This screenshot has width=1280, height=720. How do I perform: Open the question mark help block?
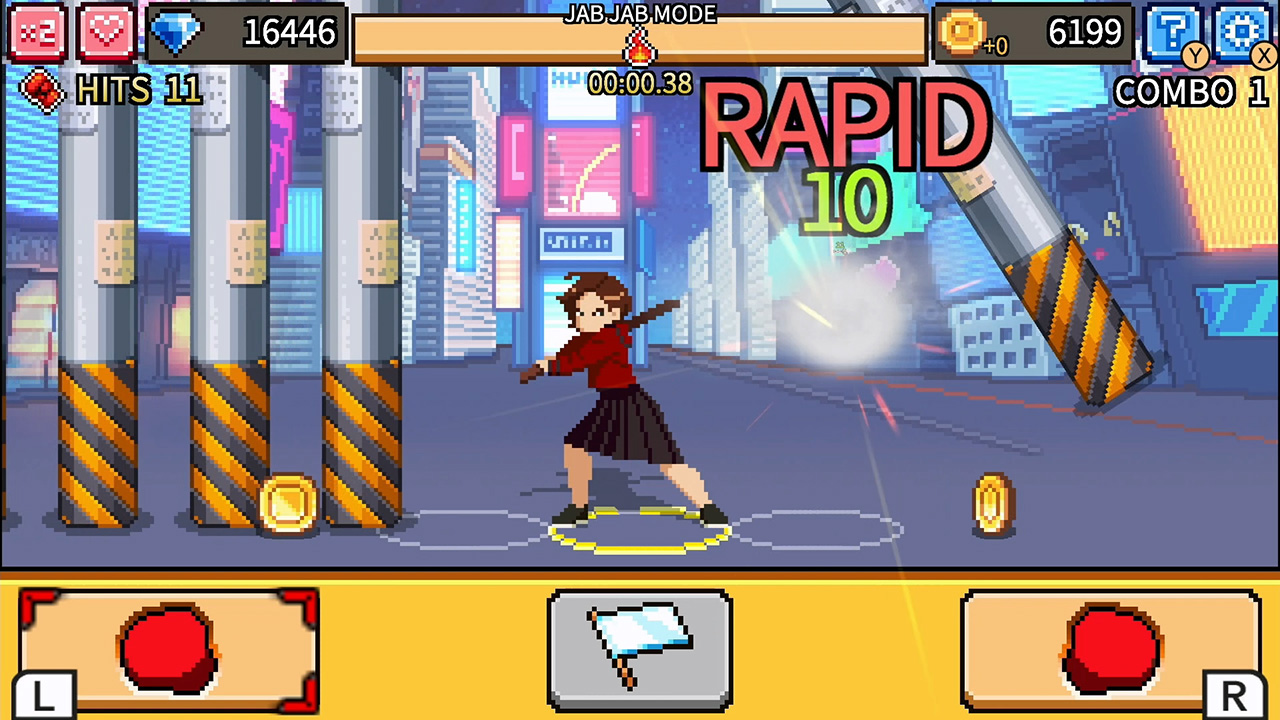pyautogui.click(x=1173, y=31)
